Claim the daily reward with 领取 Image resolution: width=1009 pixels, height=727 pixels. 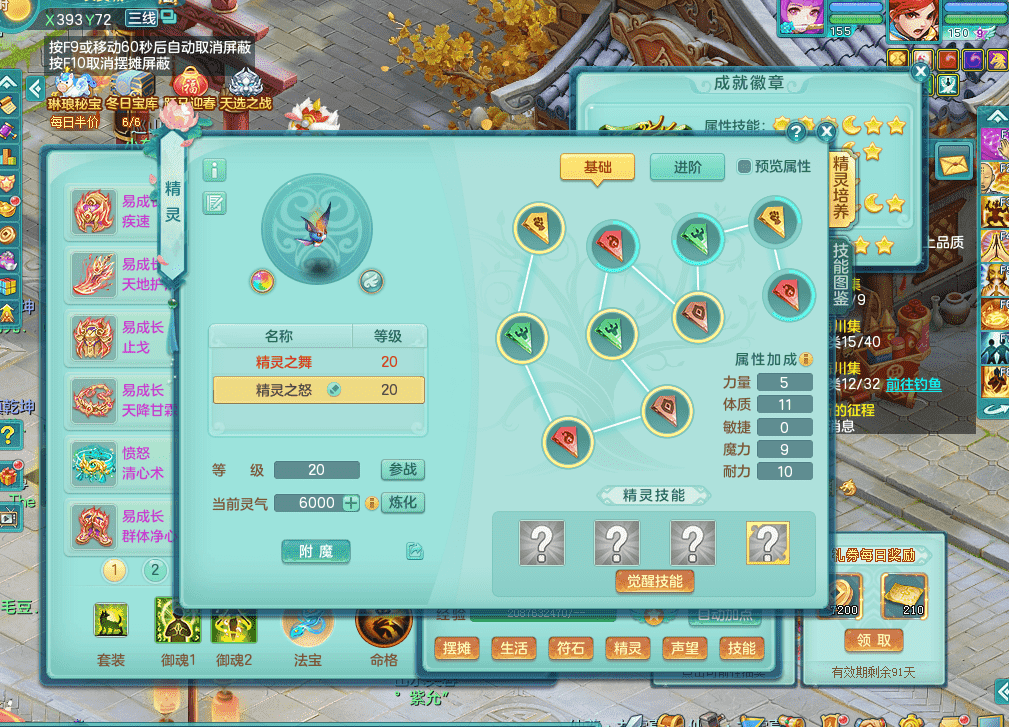click(874, 639)
